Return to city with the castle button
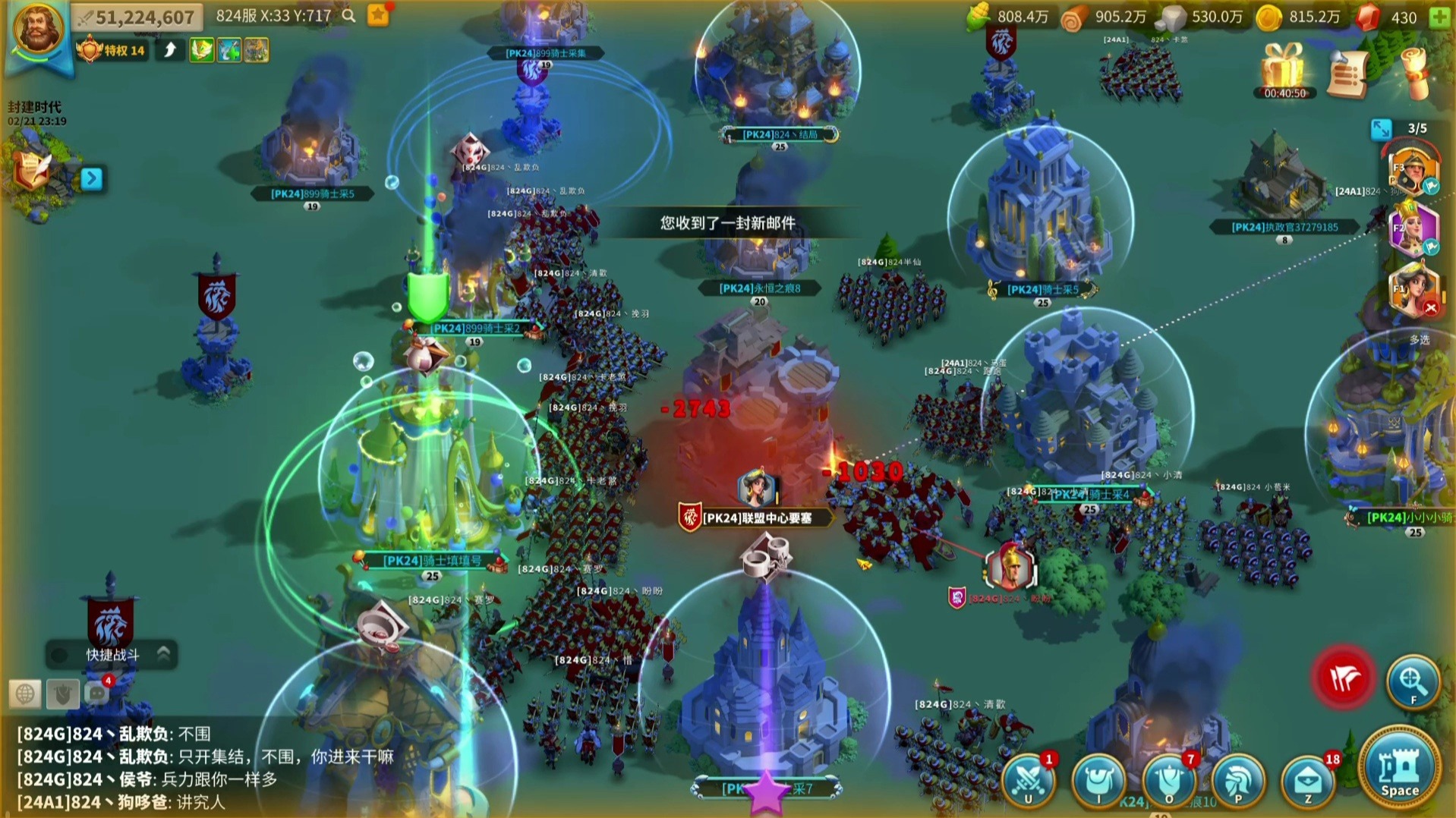1456x818 pixels. click(x=1399, y=771)
